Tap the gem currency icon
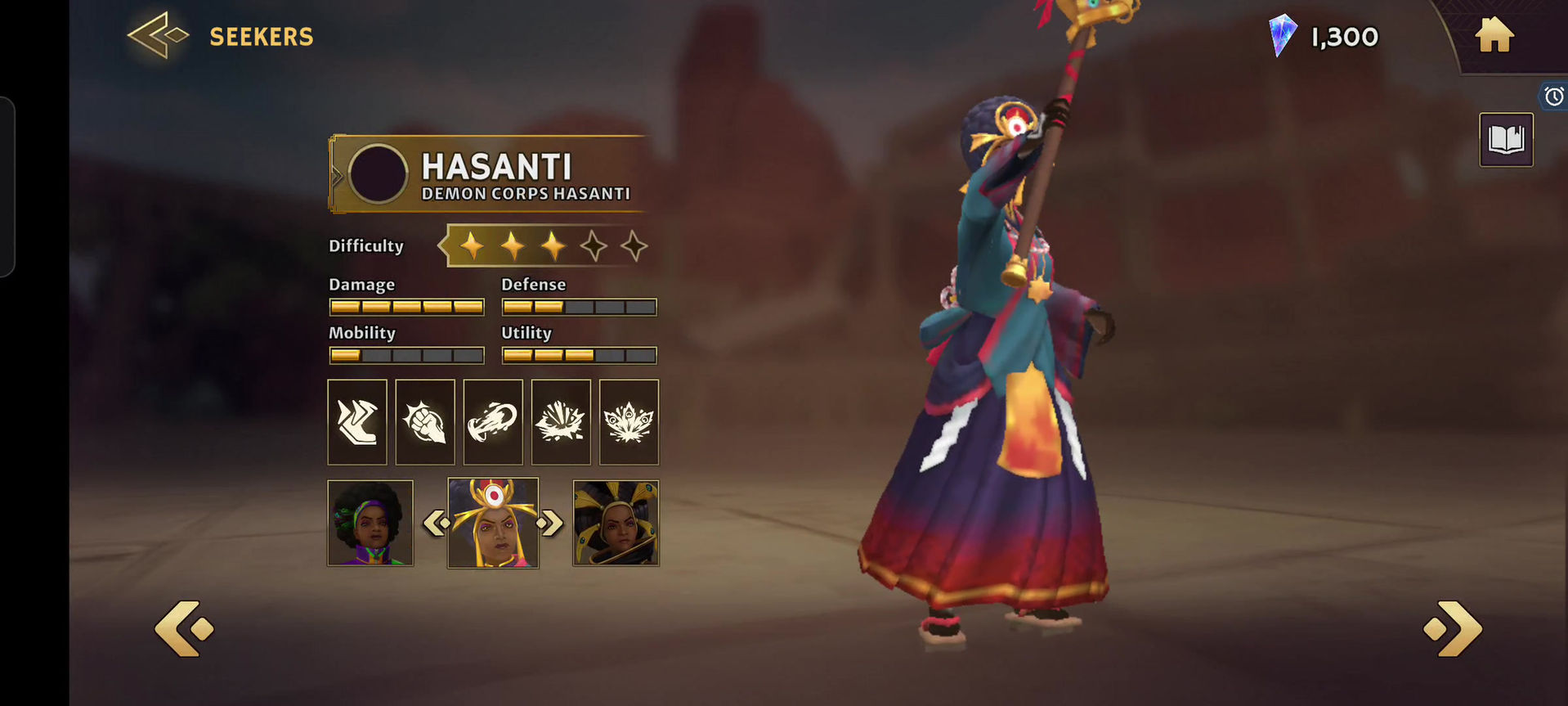This screenshot has width=1568, height=706. (x=1281, y=36)
